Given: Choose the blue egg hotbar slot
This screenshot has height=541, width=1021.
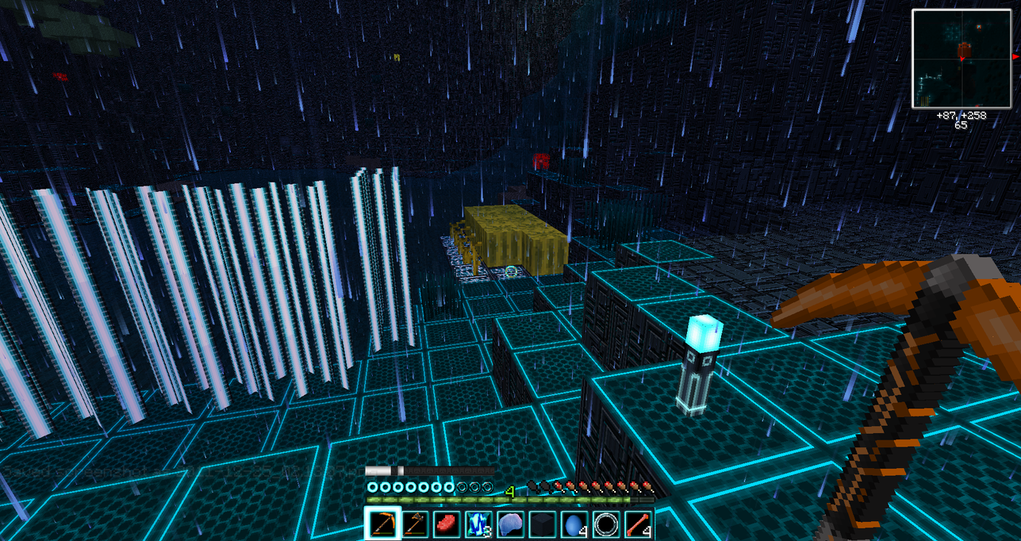Looking at the screenshot, I should tap(574, 523).
